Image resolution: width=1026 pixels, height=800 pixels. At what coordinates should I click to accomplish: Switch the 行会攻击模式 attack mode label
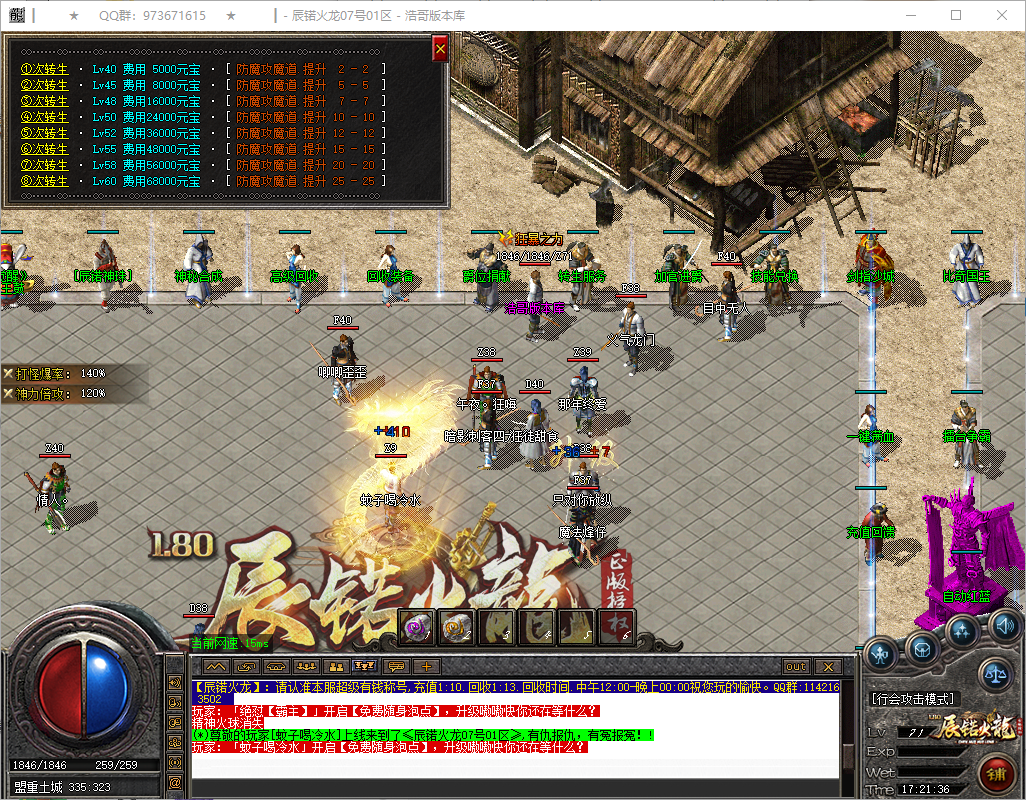(914, 699)
